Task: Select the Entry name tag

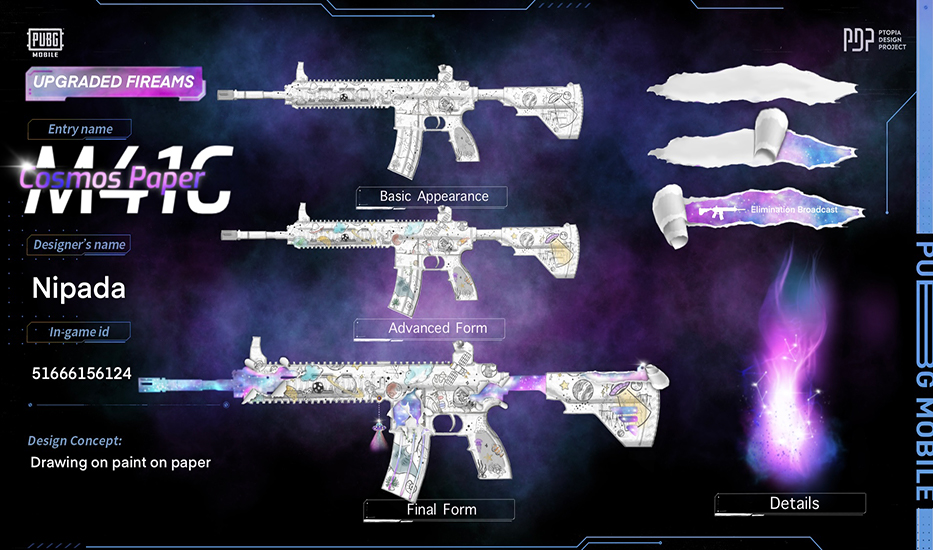Action: pos(80,129)
